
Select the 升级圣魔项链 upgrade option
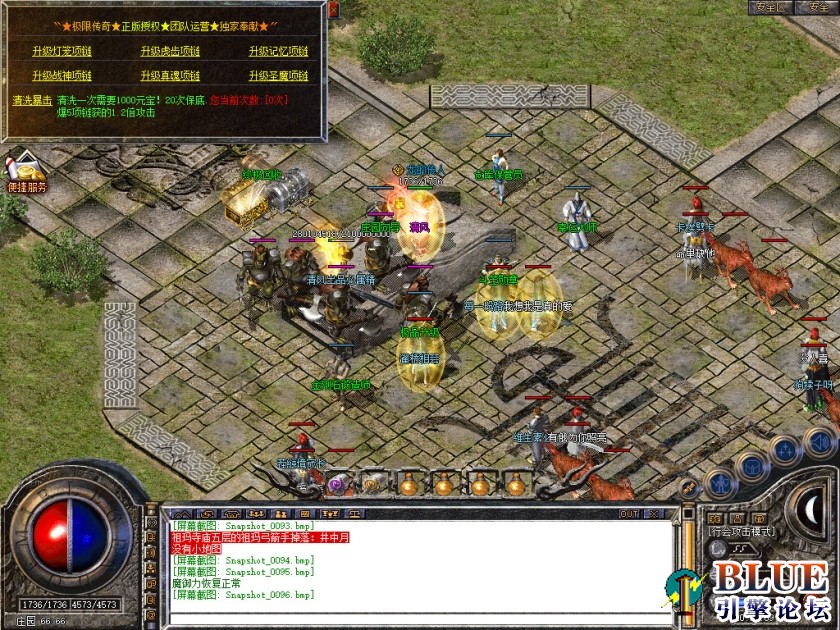[x=278, y=75]
